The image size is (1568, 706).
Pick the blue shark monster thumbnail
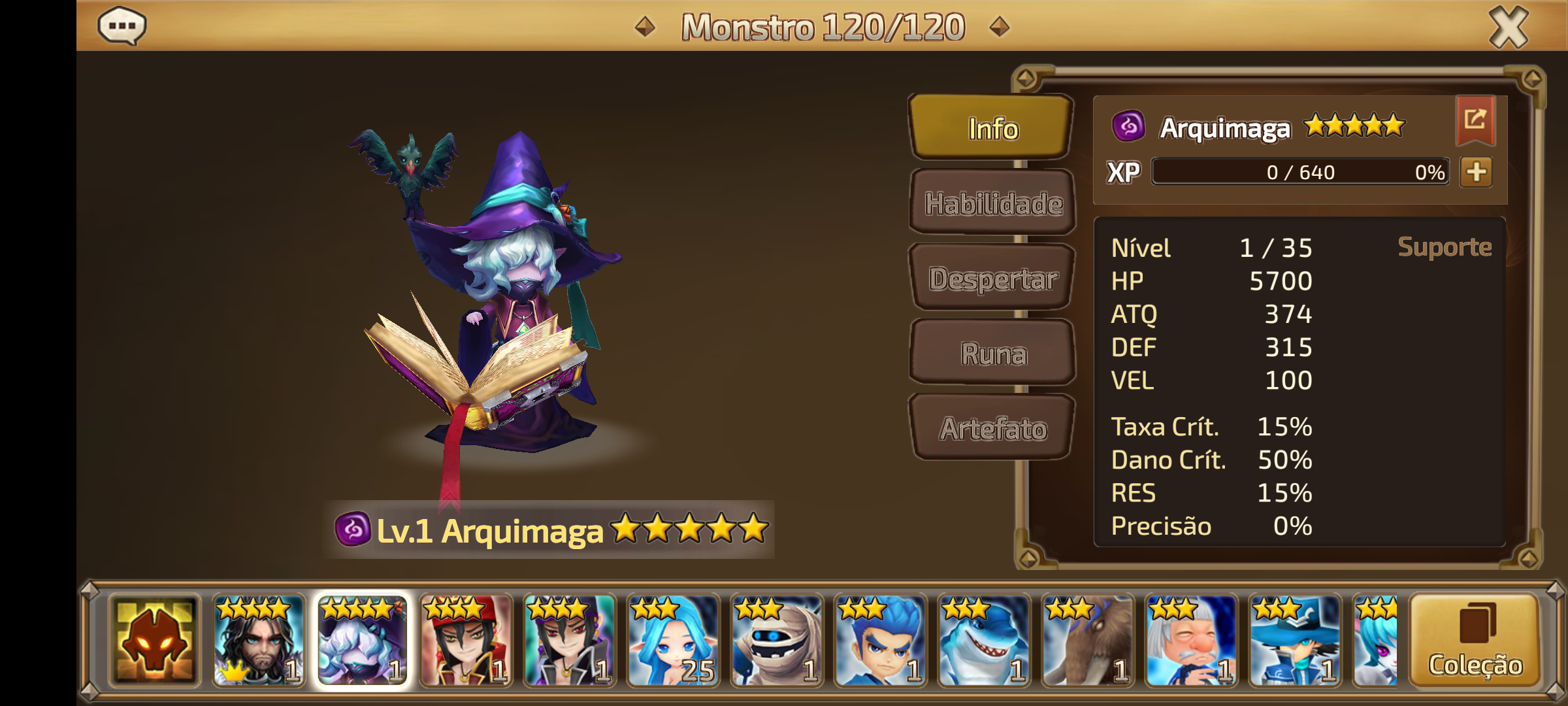[x=984, y=641]
